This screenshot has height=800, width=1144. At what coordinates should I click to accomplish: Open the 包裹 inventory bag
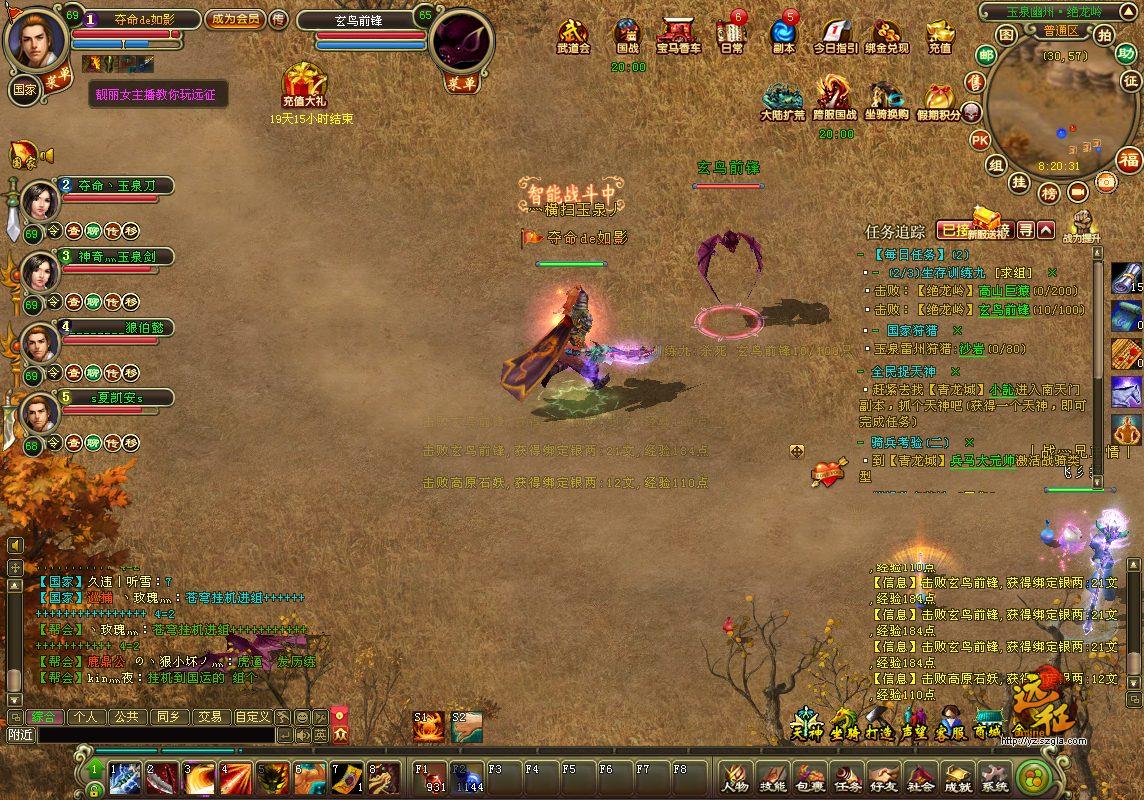[809, 777]
